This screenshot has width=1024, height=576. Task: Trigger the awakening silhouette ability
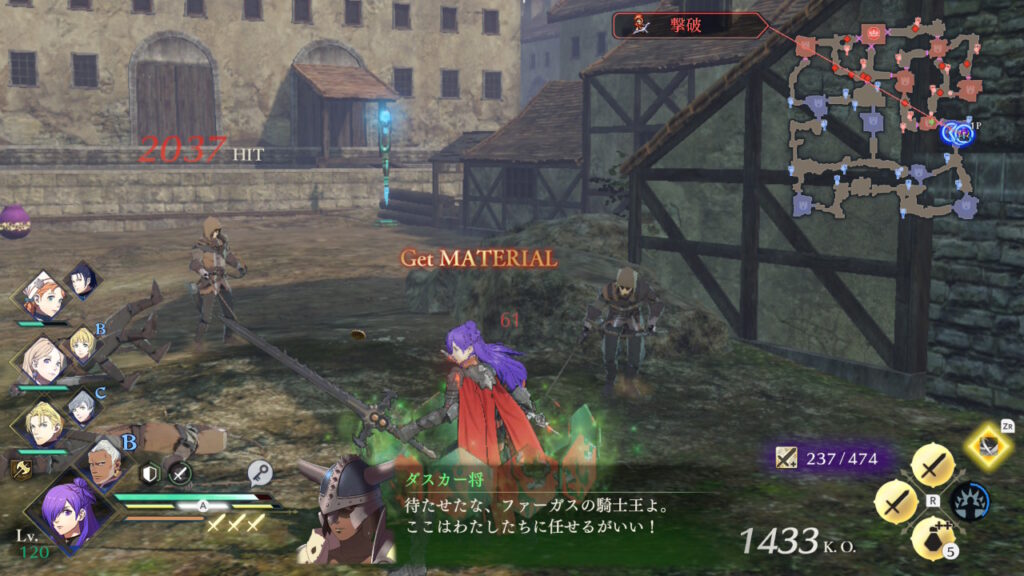pyautogui.click(x=971, y=500)
